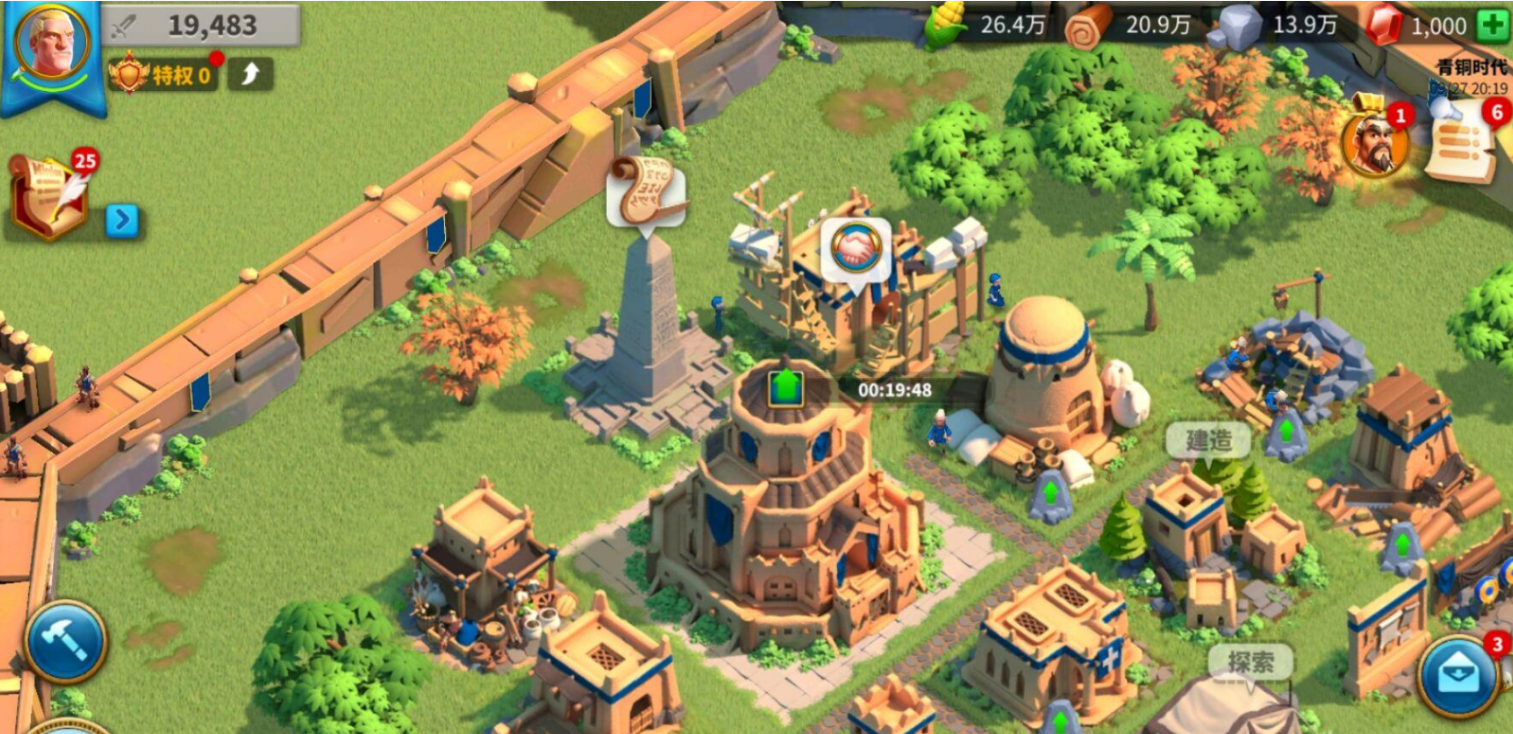
Task: Tap the white arrow button beside 特权
Action: click(x=250, y=73)
